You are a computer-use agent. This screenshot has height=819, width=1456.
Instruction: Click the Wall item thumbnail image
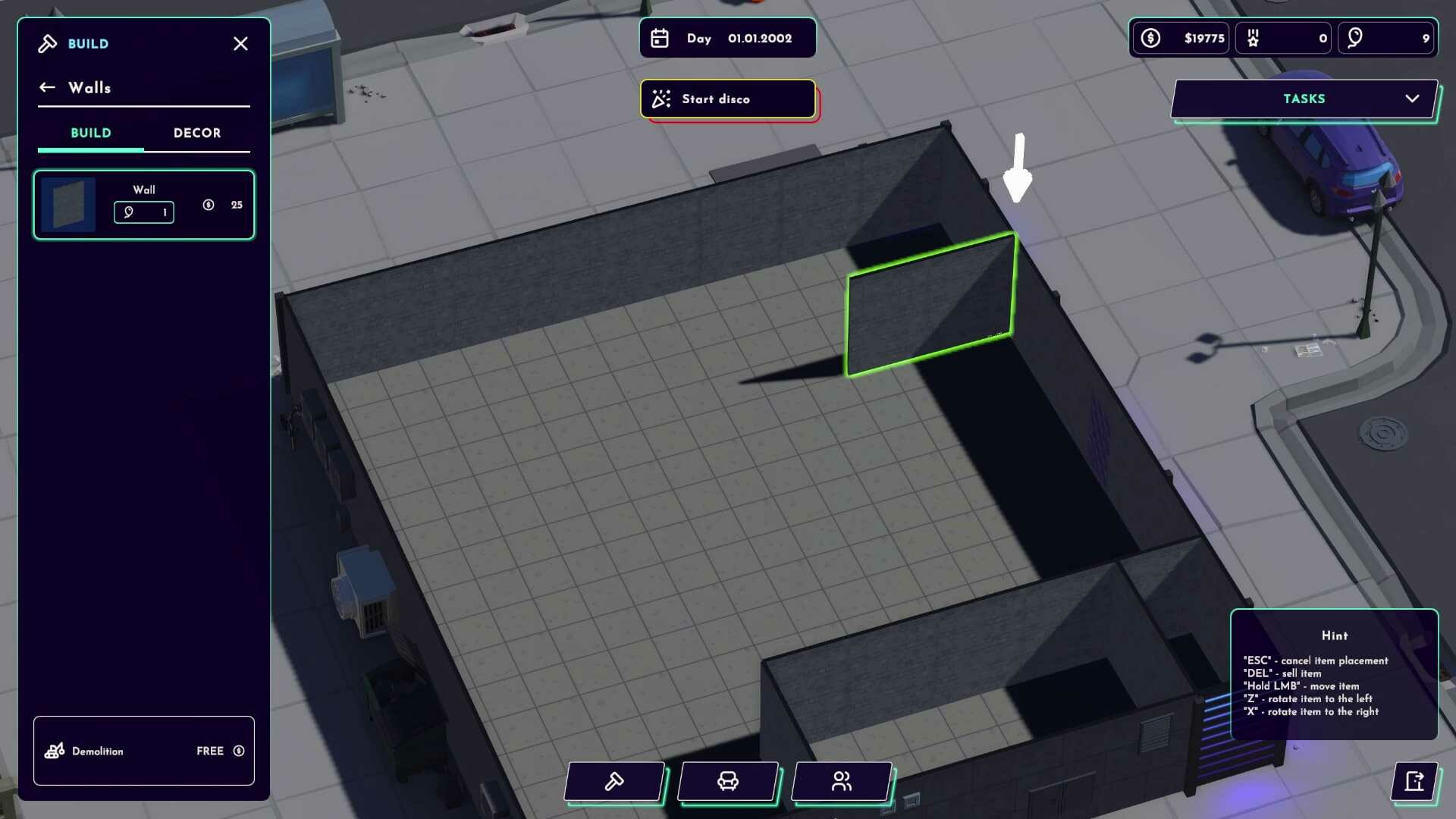click(x=70, y=203)
